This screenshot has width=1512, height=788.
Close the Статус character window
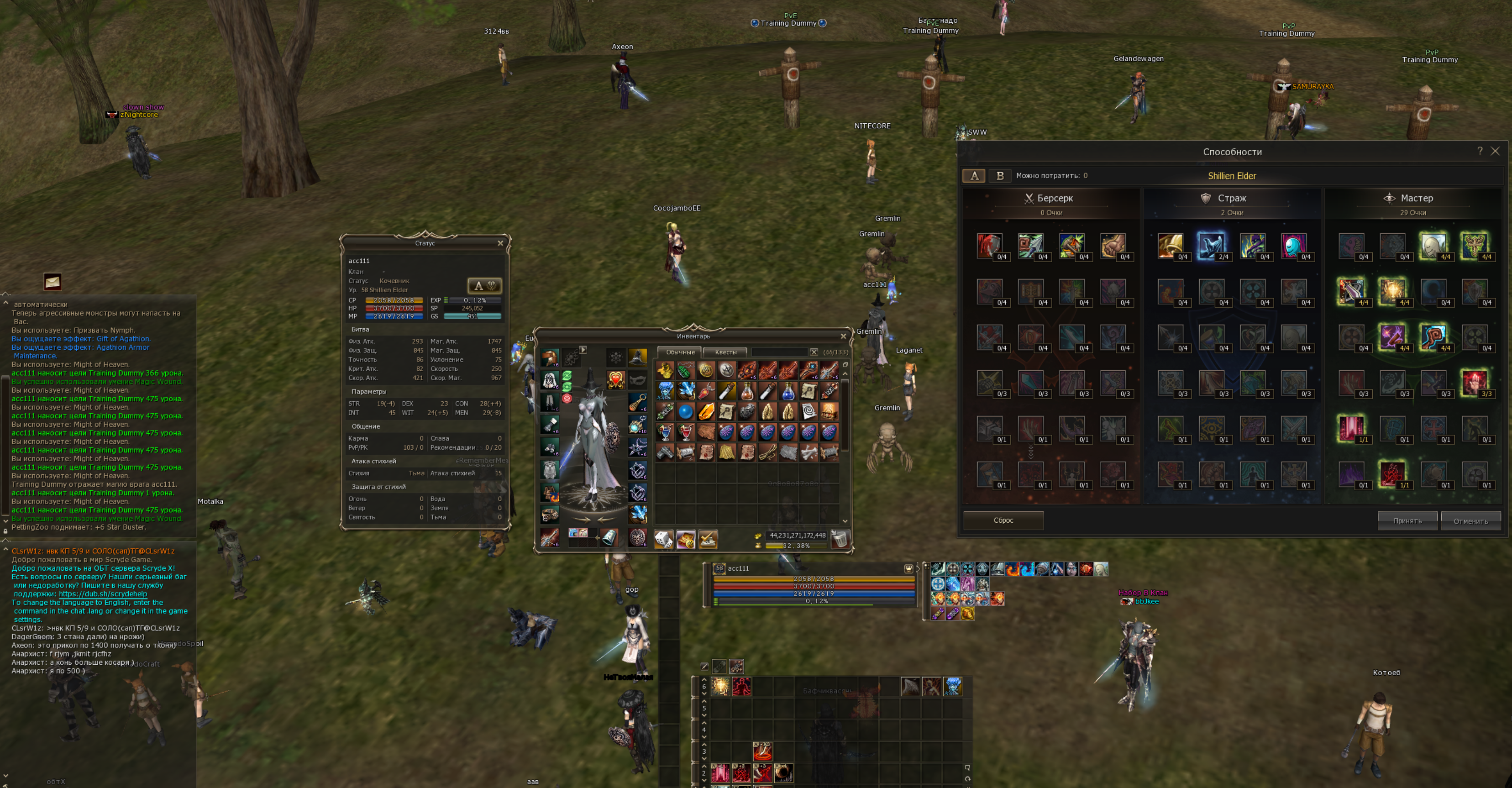click(500, 243)
